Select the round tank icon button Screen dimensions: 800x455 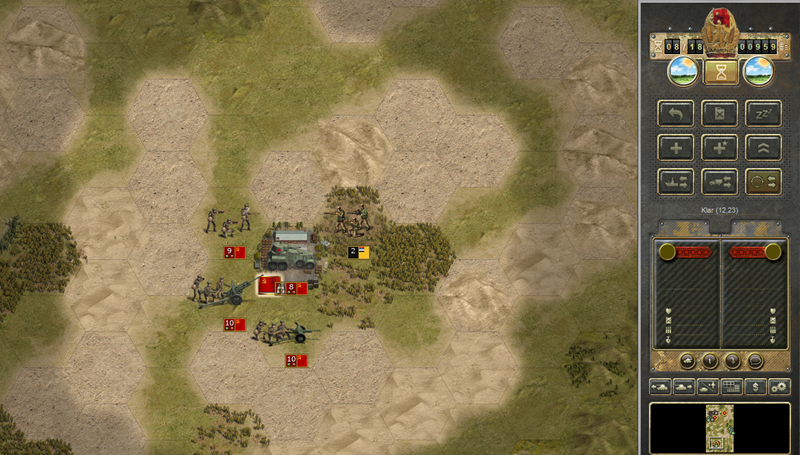point(688,360)
